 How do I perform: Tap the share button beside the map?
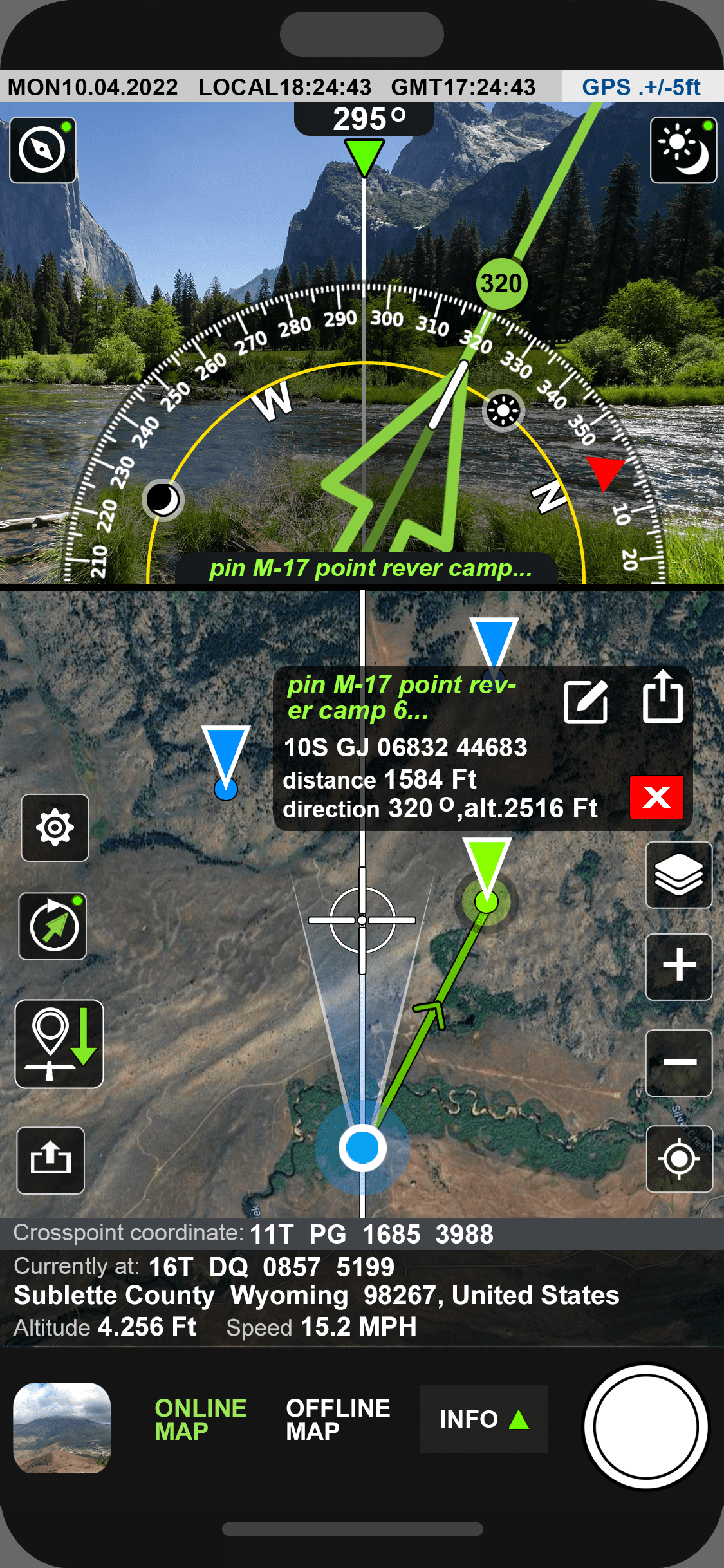51,1160
